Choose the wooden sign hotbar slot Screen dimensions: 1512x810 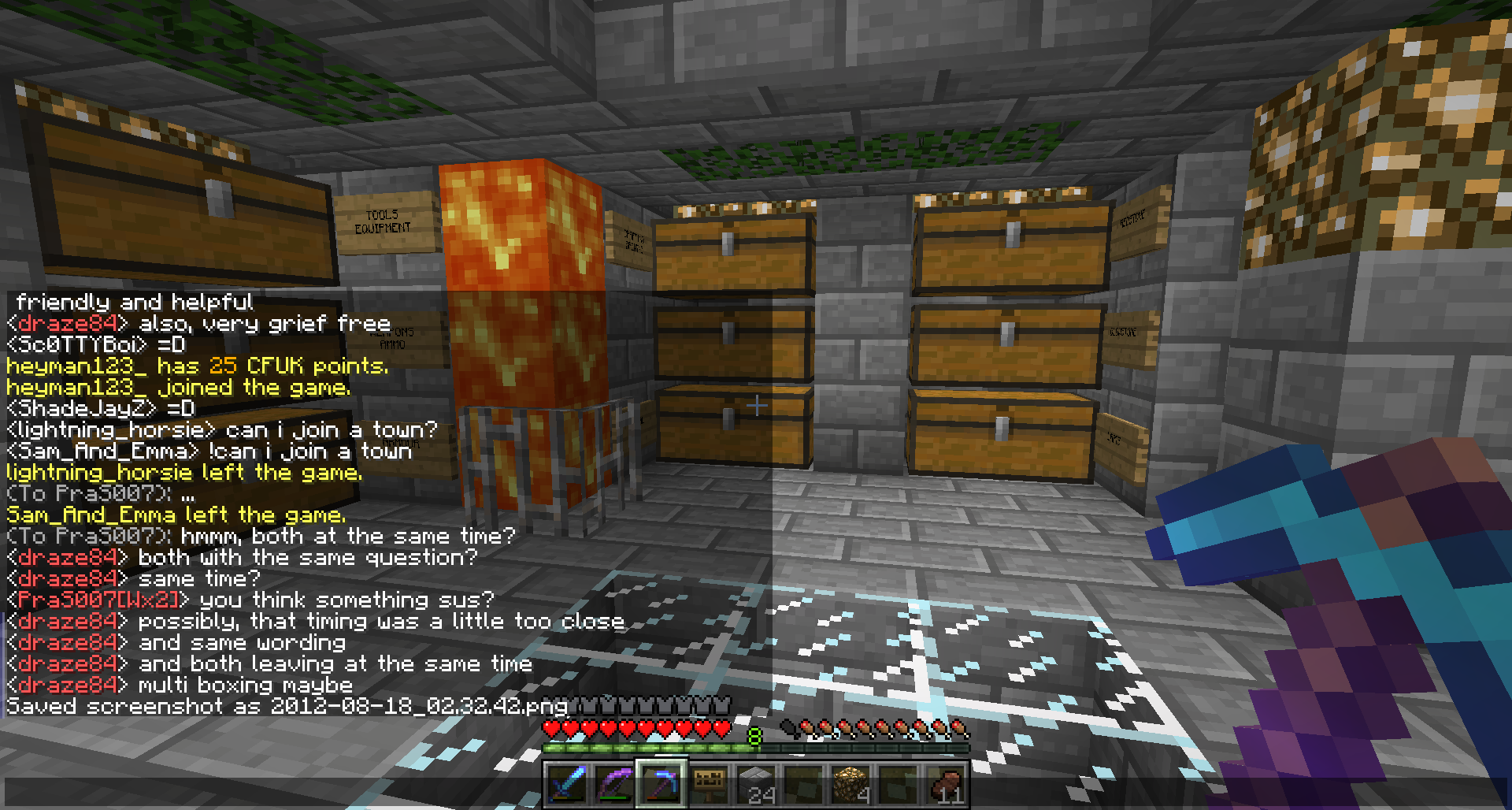[709, 785]
